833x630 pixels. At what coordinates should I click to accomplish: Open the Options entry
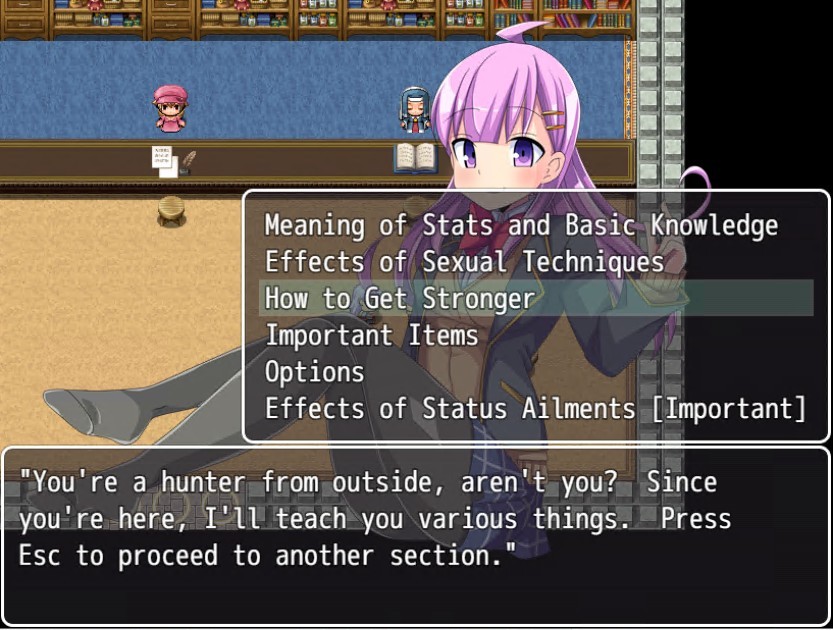[x=314, y=372]
